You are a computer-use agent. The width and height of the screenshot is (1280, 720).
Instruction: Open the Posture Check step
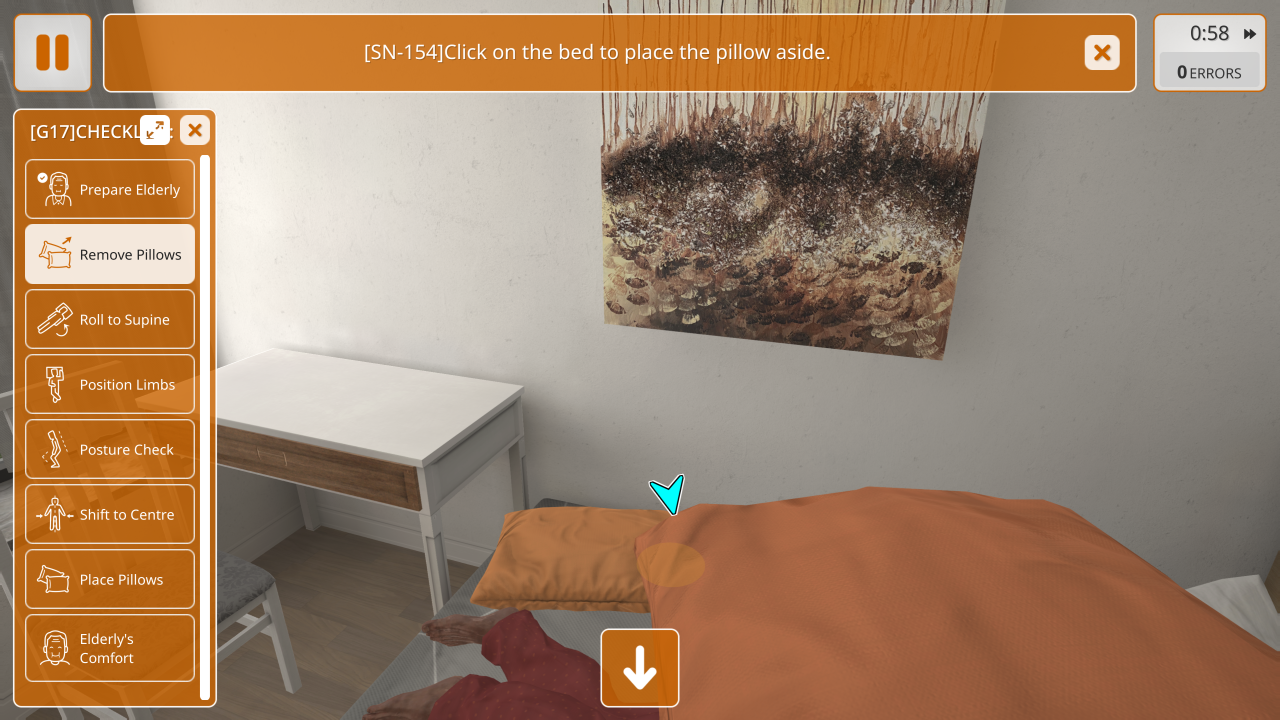110,449
